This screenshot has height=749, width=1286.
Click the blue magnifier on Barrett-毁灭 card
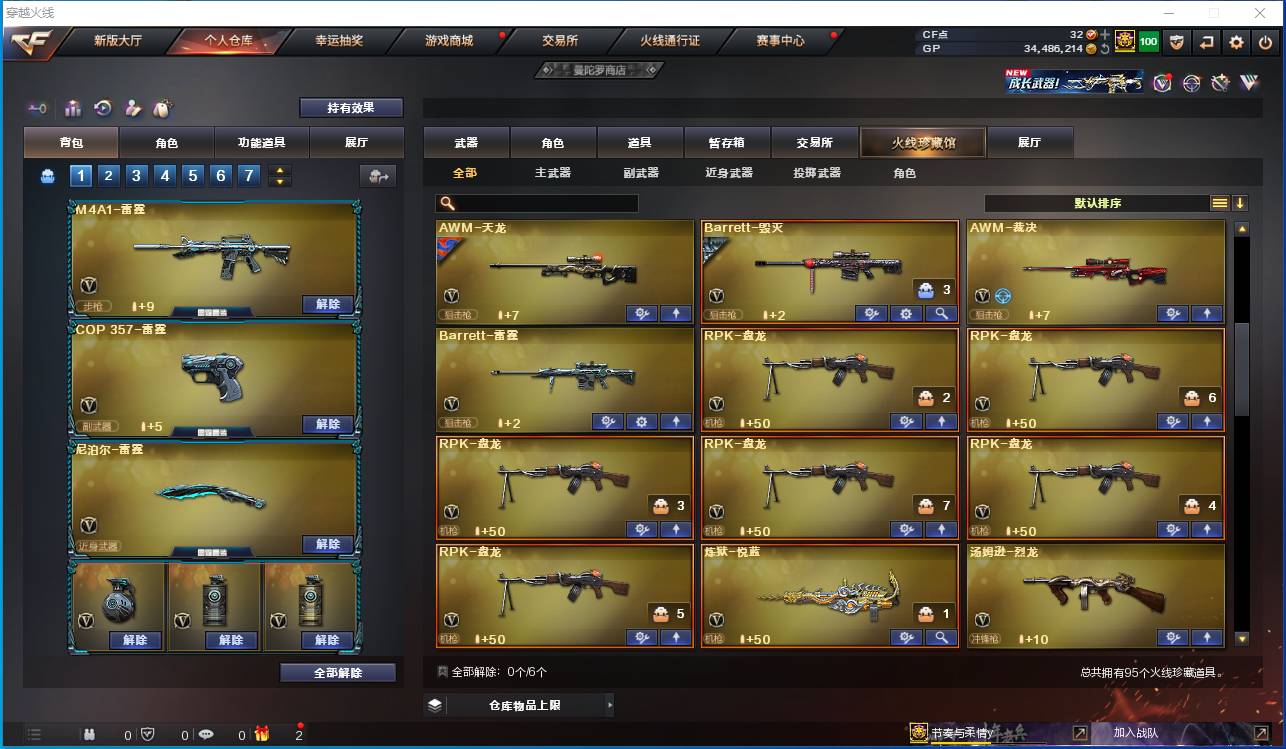[941, 313]
